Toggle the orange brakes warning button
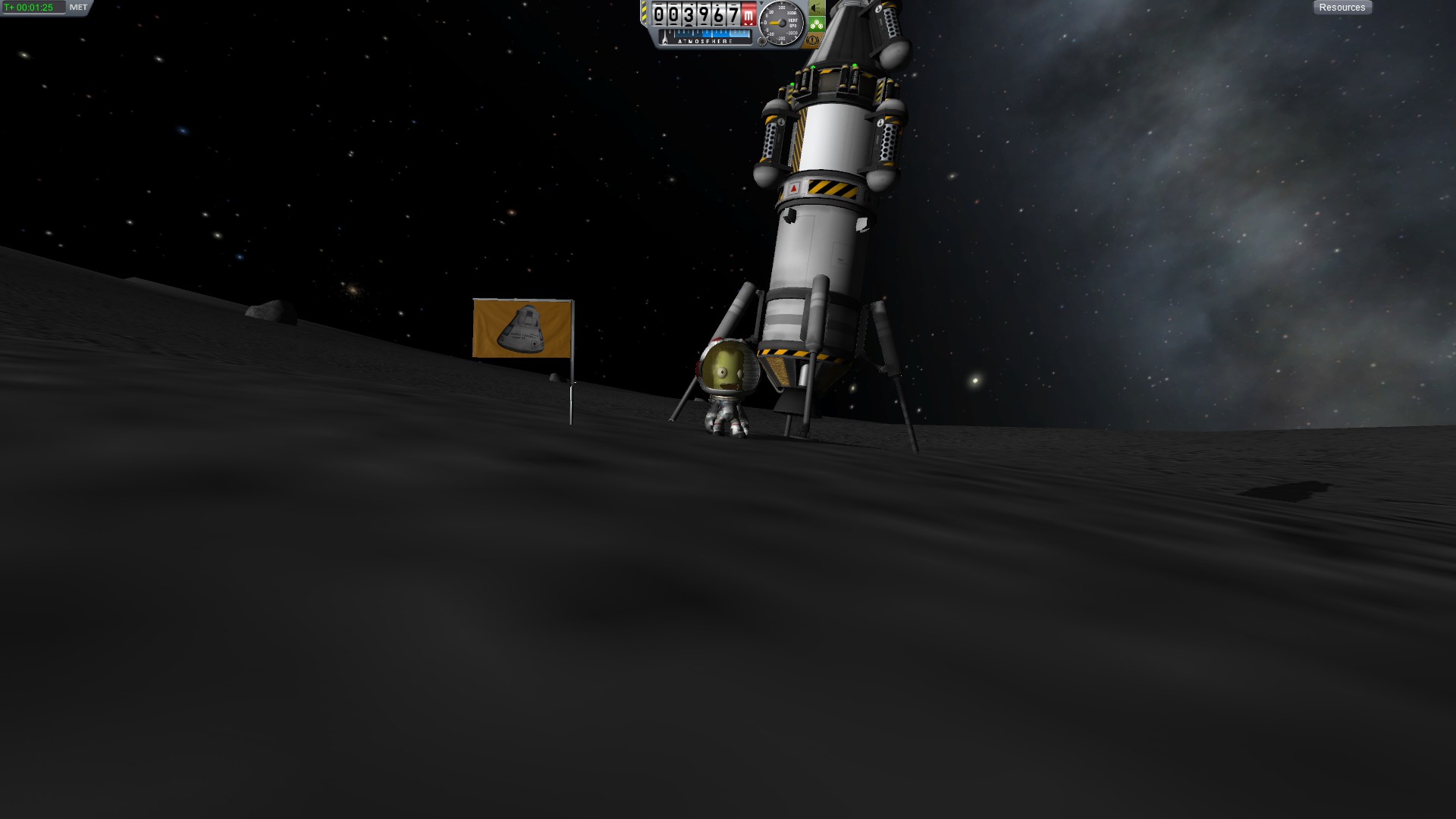The width and height of the screenshot is (1456, 819). (x=813, y=39)
